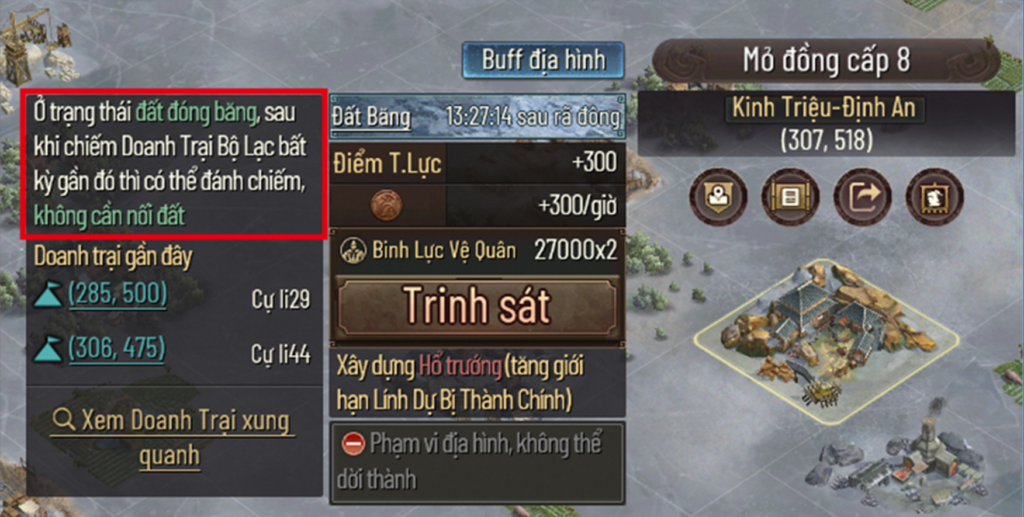
Task: Start scouting with Trinh sát
Action: pos(477,308)
